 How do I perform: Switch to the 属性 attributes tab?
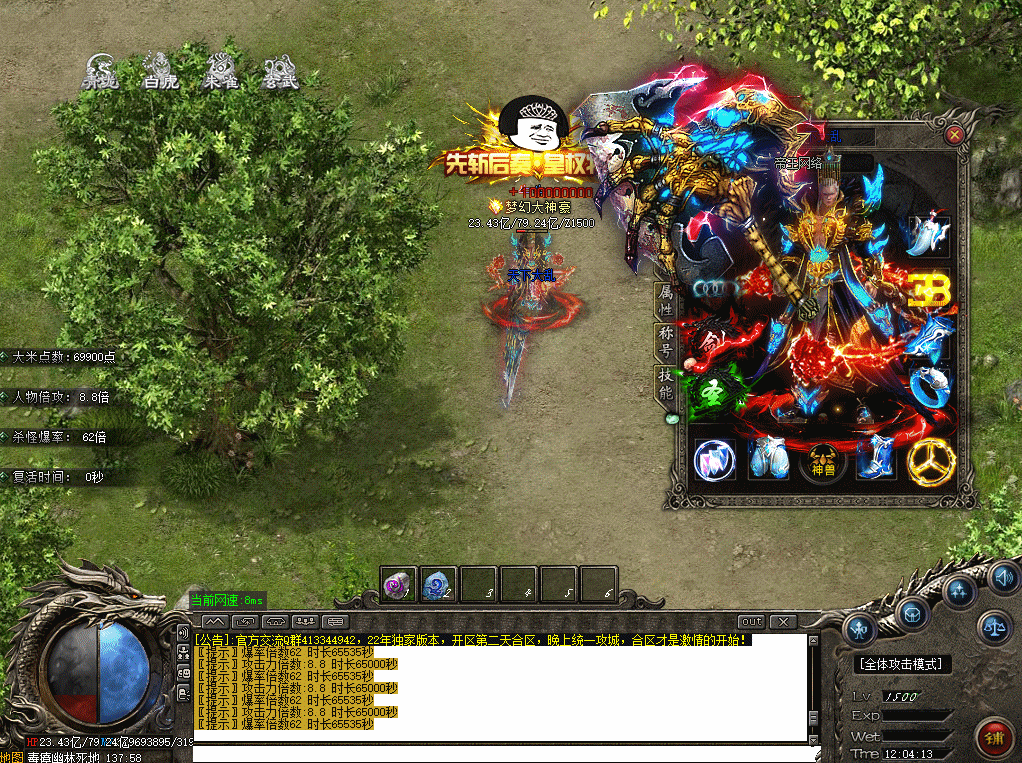[665, 299]
